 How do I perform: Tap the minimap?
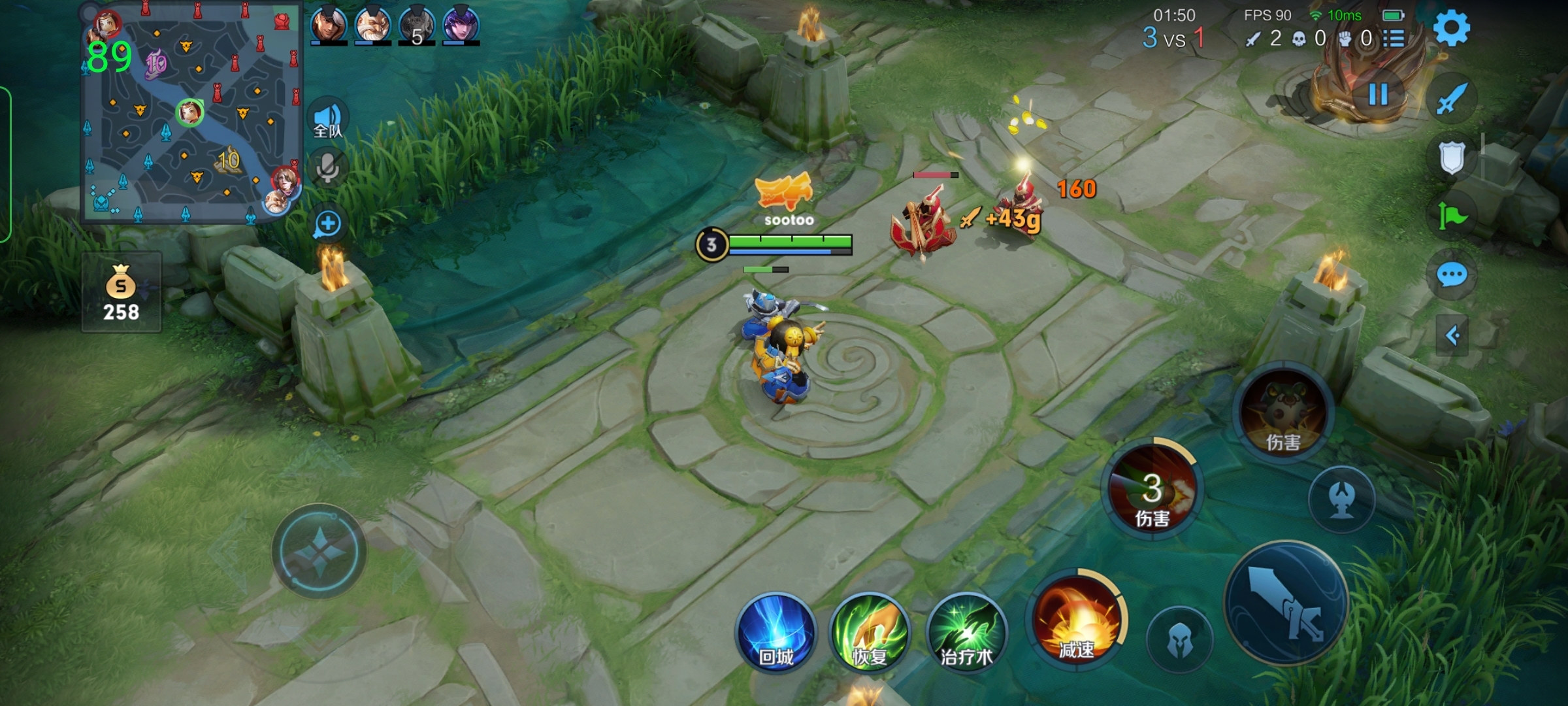[190, 114]
